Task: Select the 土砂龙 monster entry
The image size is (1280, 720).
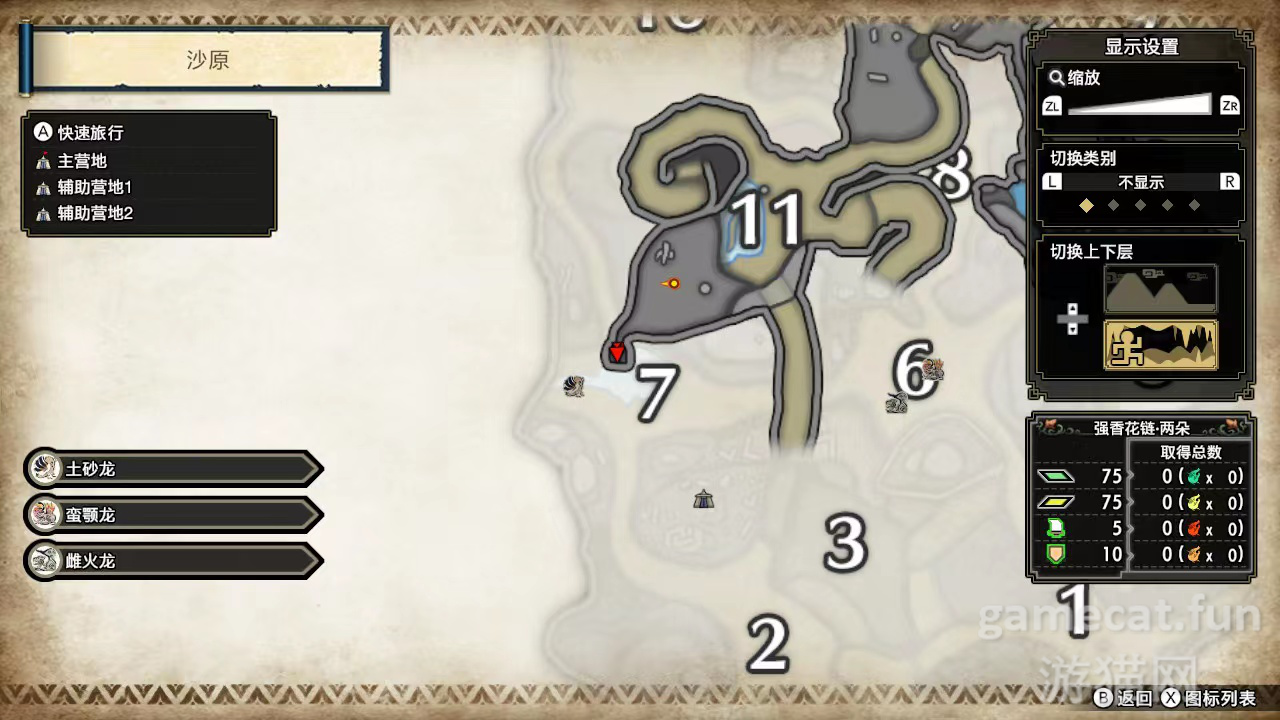Action: coord(172,468)
